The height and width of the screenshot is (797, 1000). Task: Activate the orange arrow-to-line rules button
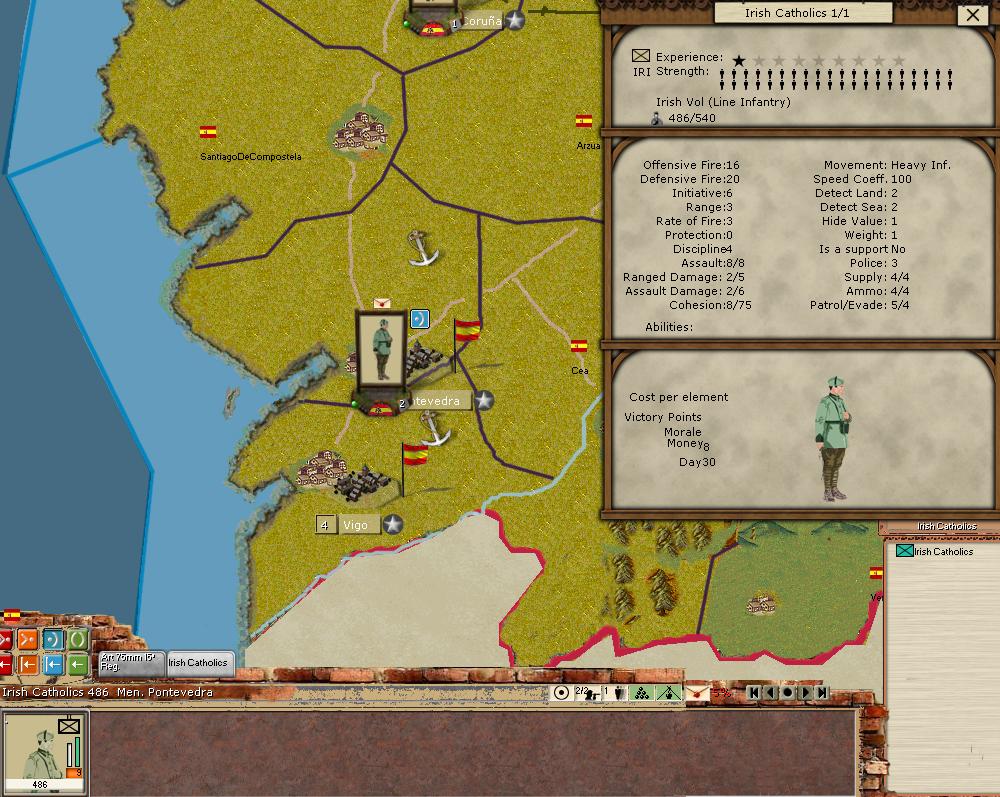click(x=27, y=663)
